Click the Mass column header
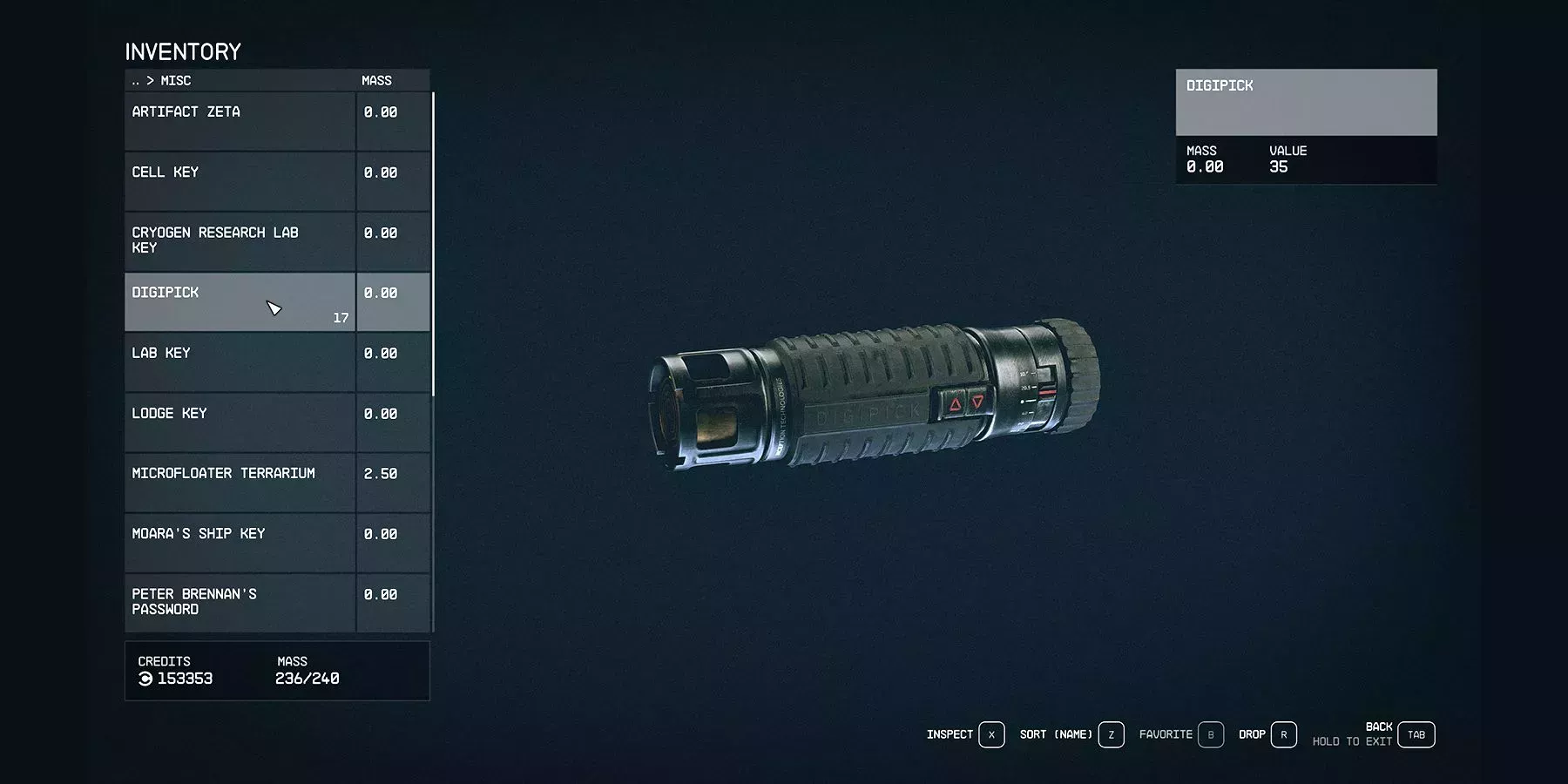The width and height of the screenshot is (1568, 784). [376, 81]
